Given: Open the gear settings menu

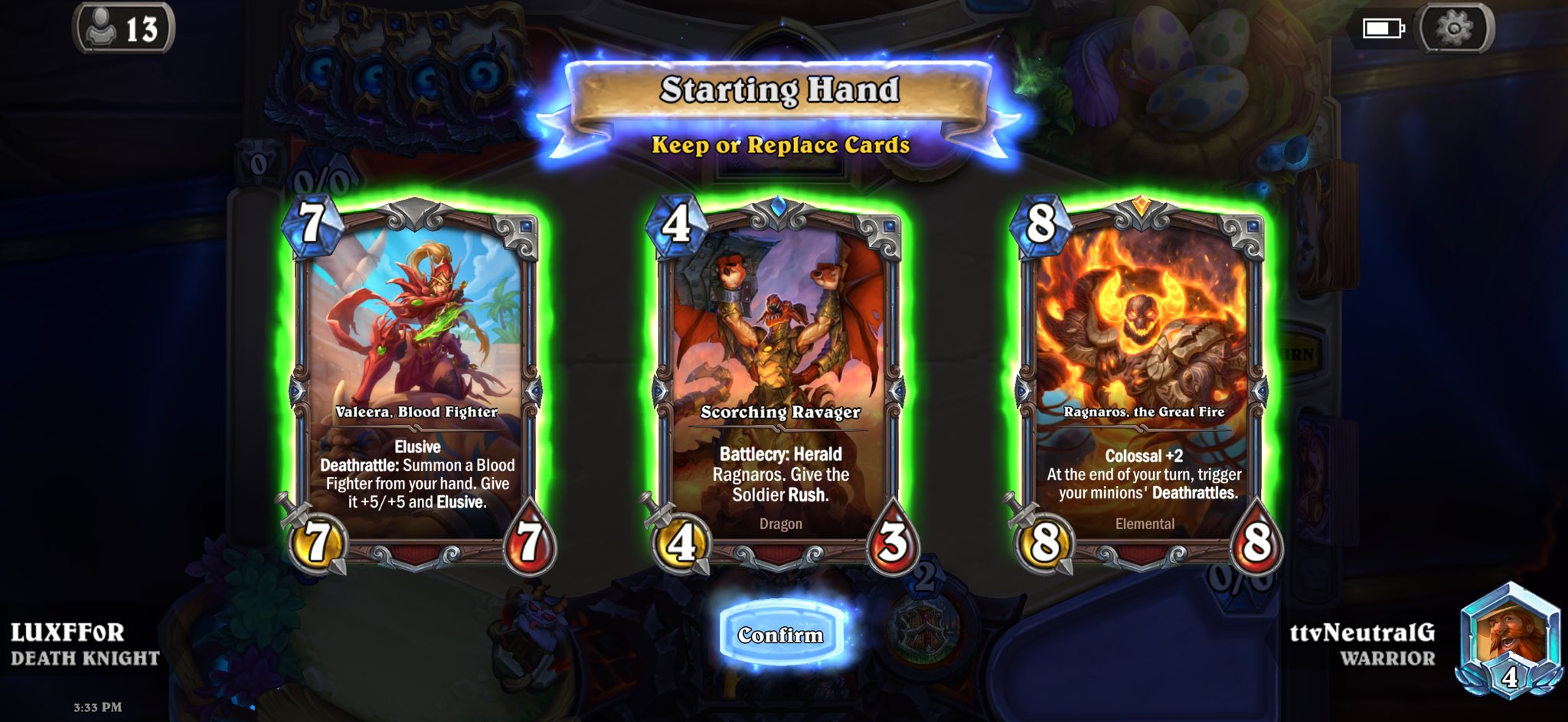Looking at the screenshot, I should pyautogui.click(x=1454, y=29).
